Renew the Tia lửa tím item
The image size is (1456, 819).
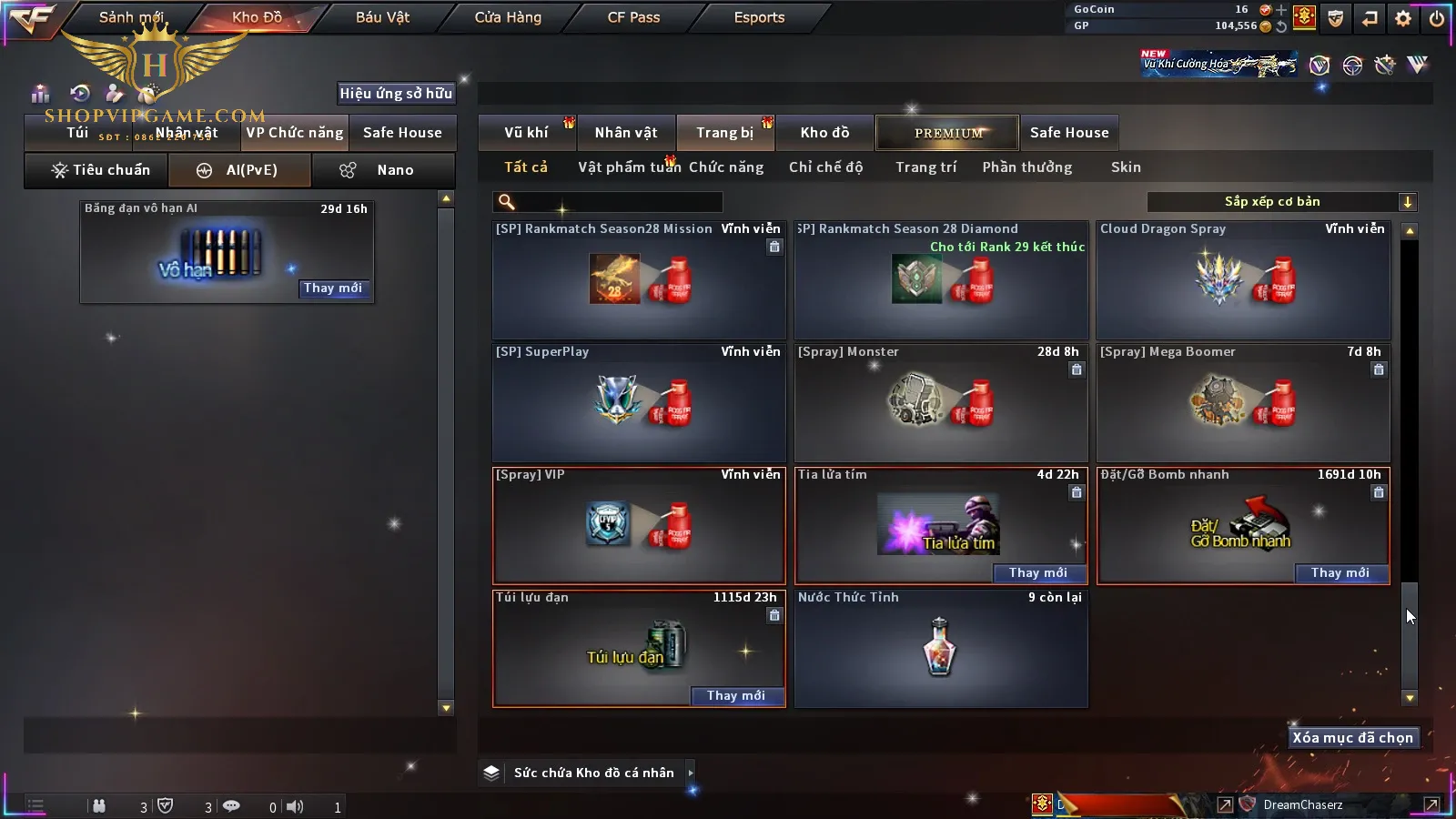pos(1038,572)
